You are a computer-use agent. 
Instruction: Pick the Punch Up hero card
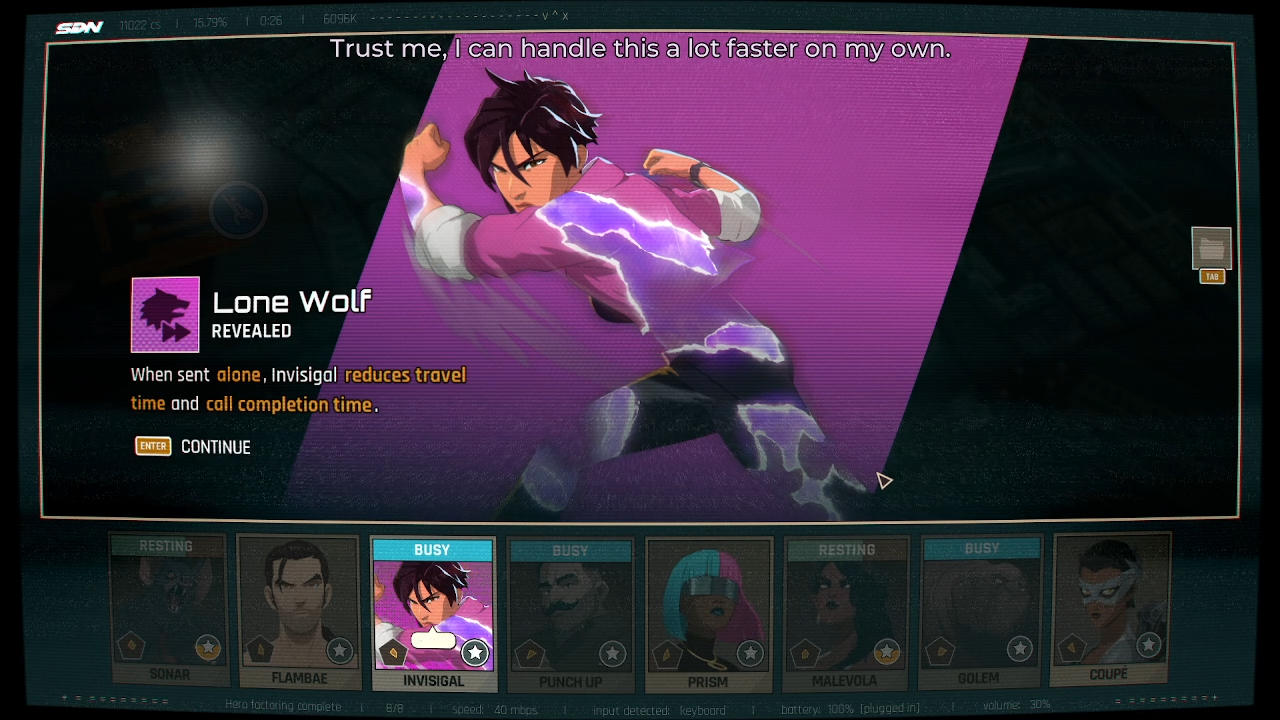[570, 614]
